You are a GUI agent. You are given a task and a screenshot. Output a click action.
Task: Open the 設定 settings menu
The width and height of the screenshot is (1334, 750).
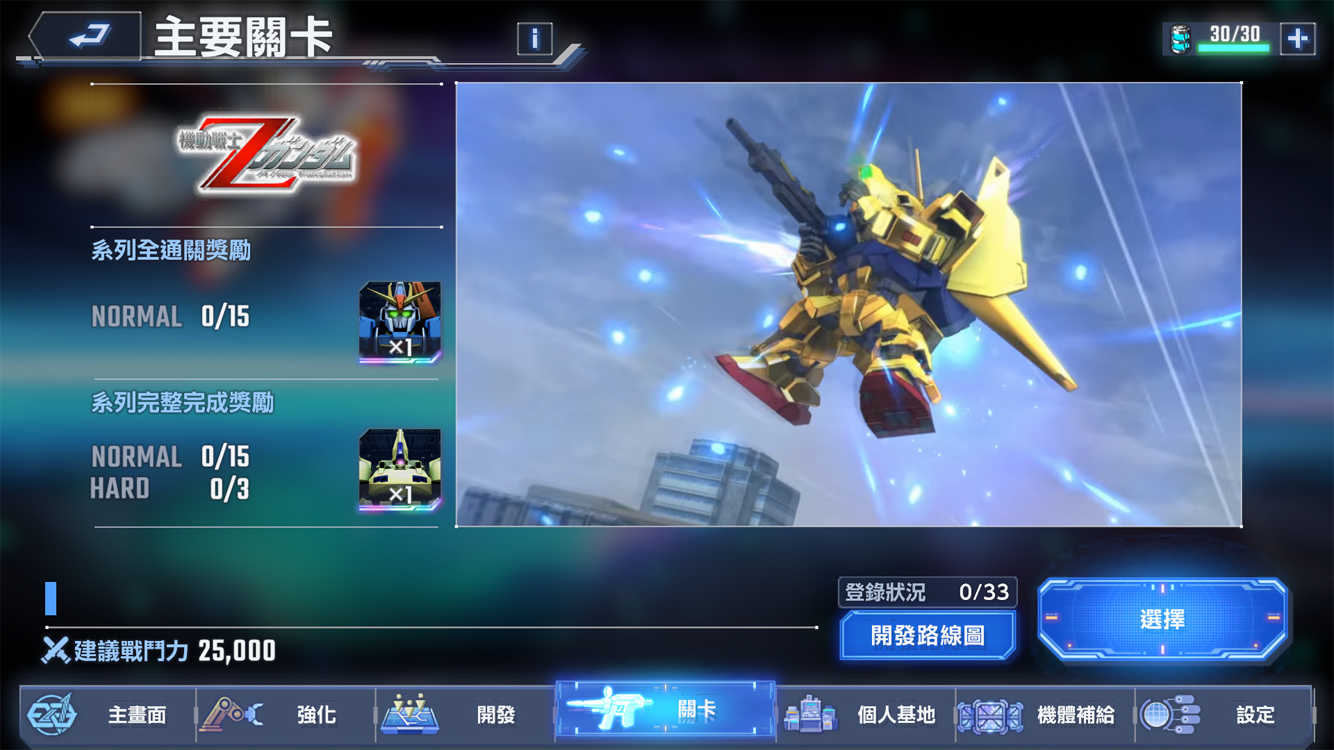tap(1224, 715)
